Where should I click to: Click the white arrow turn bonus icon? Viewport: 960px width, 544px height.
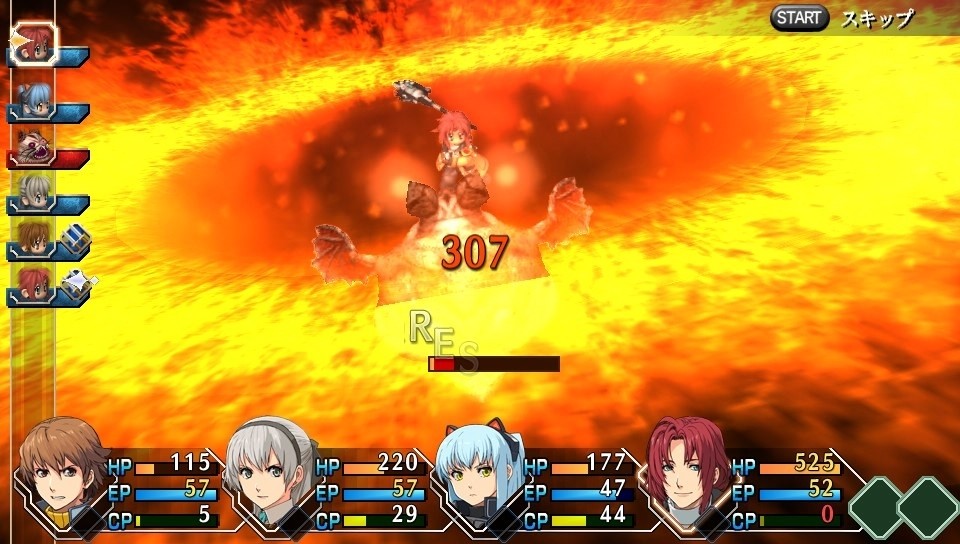pyautogui.click(x=75, y=284)
